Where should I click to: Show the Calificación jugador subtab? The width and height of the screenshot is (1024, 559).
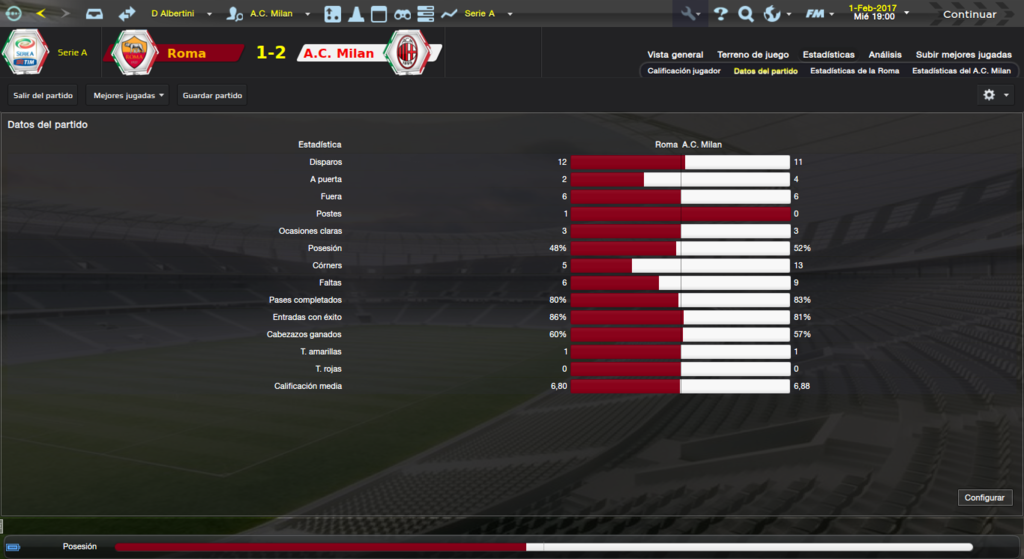[x=684, y=71]
